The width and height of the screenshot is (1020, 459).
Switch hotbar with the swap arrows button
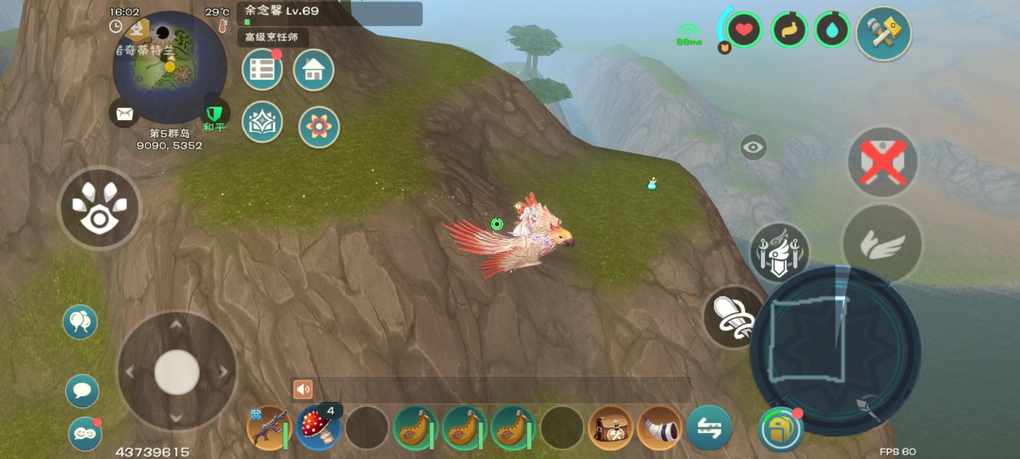(x=709, y=428)
